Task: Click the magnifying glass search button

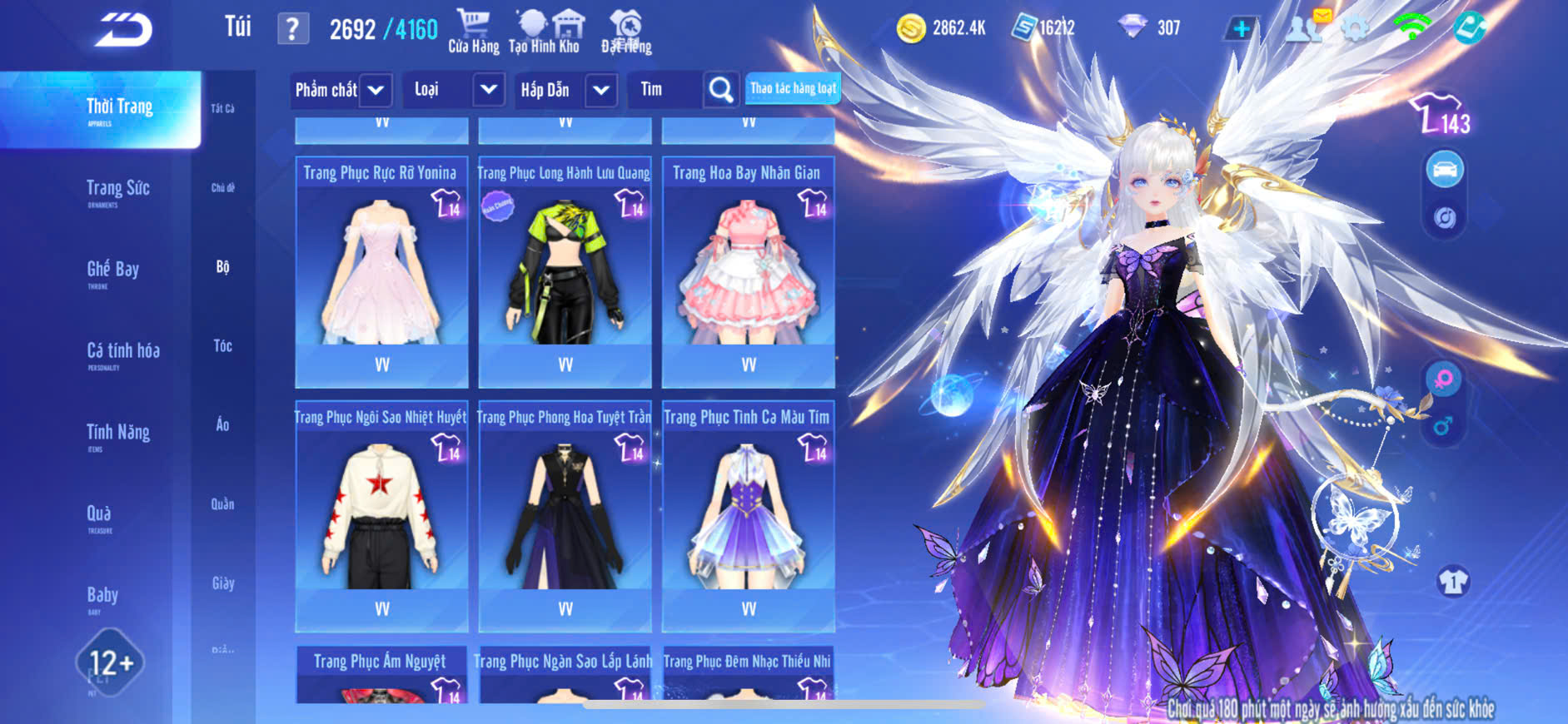Action: tap(721, 90)
